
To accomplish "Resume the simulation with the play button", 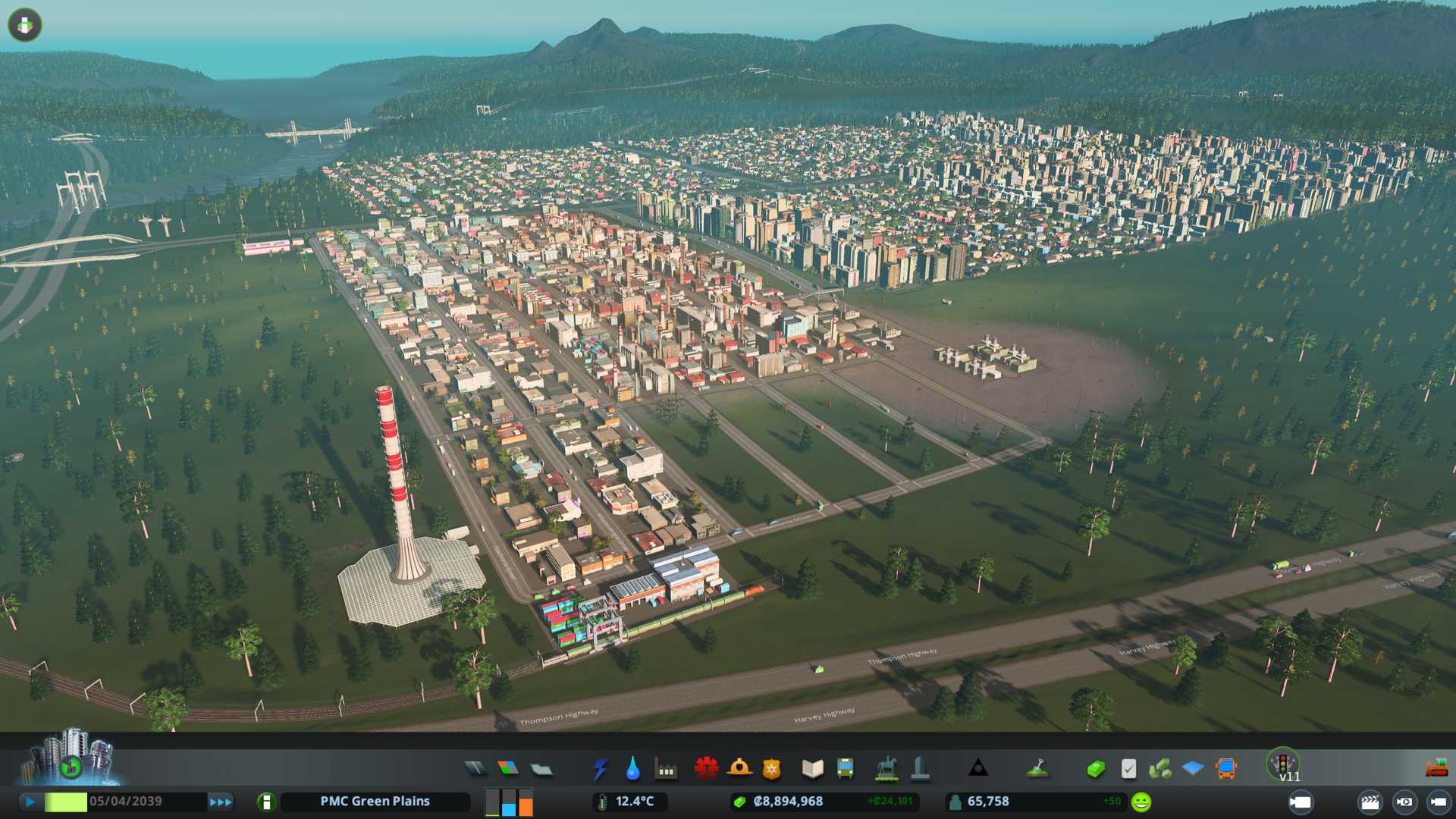I will (x=30, y=802).
